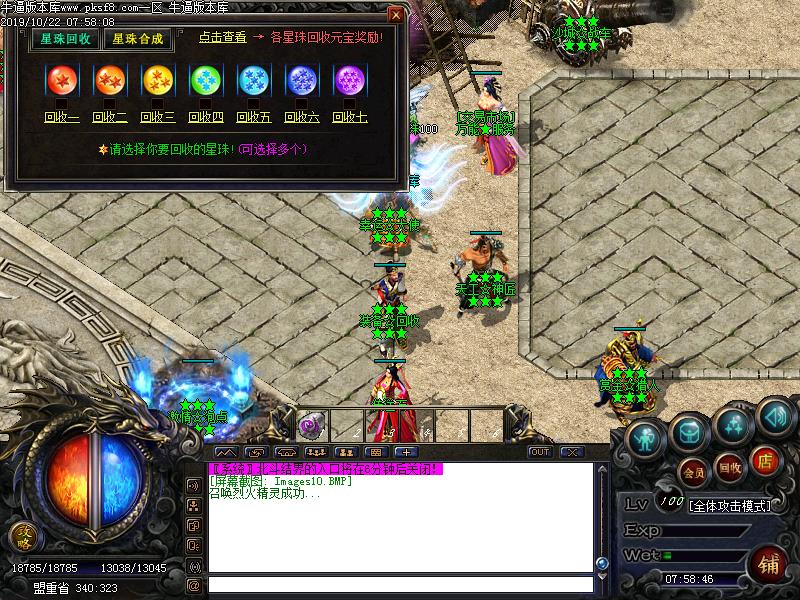Open the 会员 member menu
800x600 pixels.
[693, 469]
